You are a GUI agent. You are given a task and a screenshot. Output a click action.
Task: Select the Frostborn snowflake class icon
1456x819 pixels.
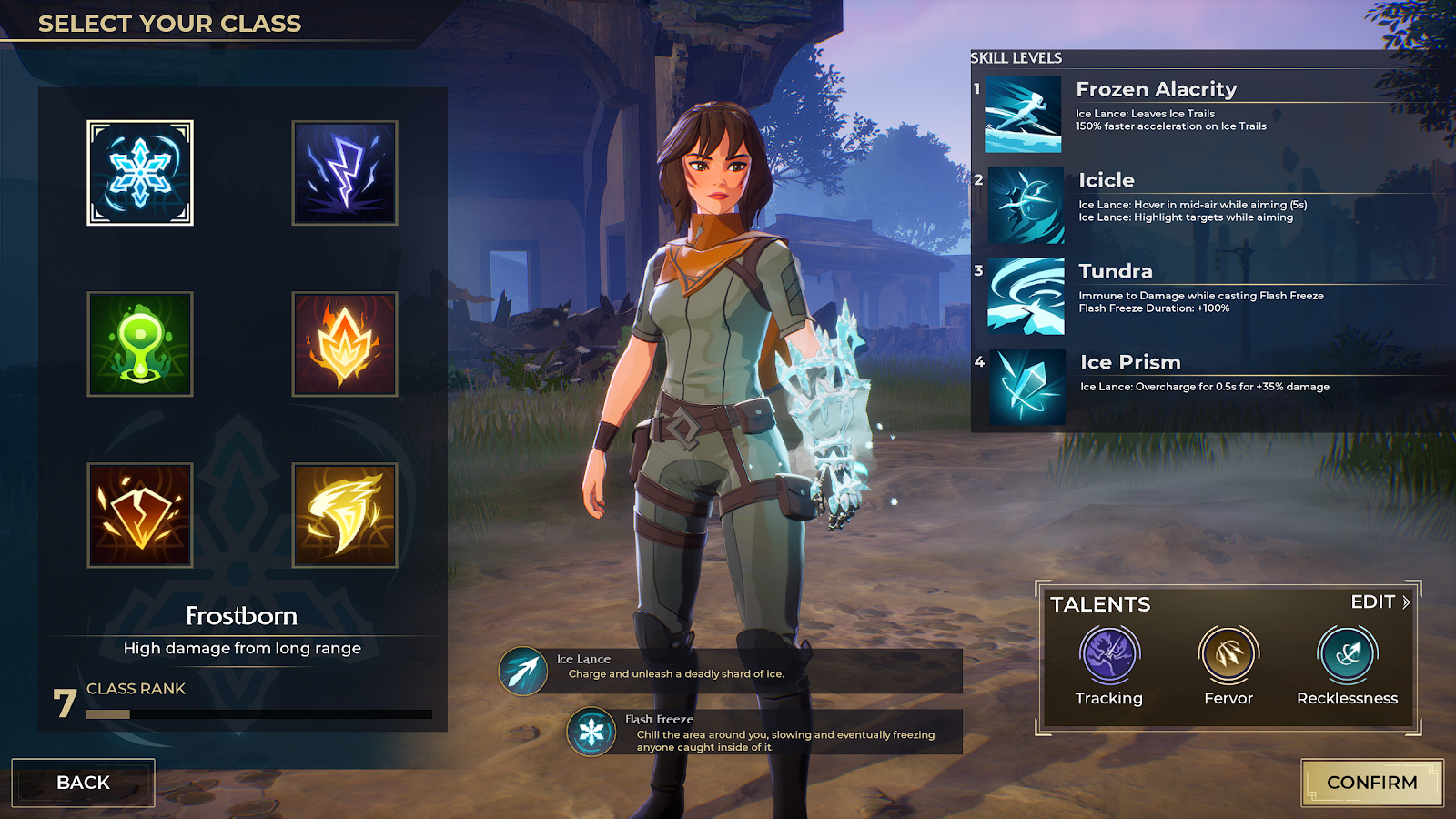(140, 173)
